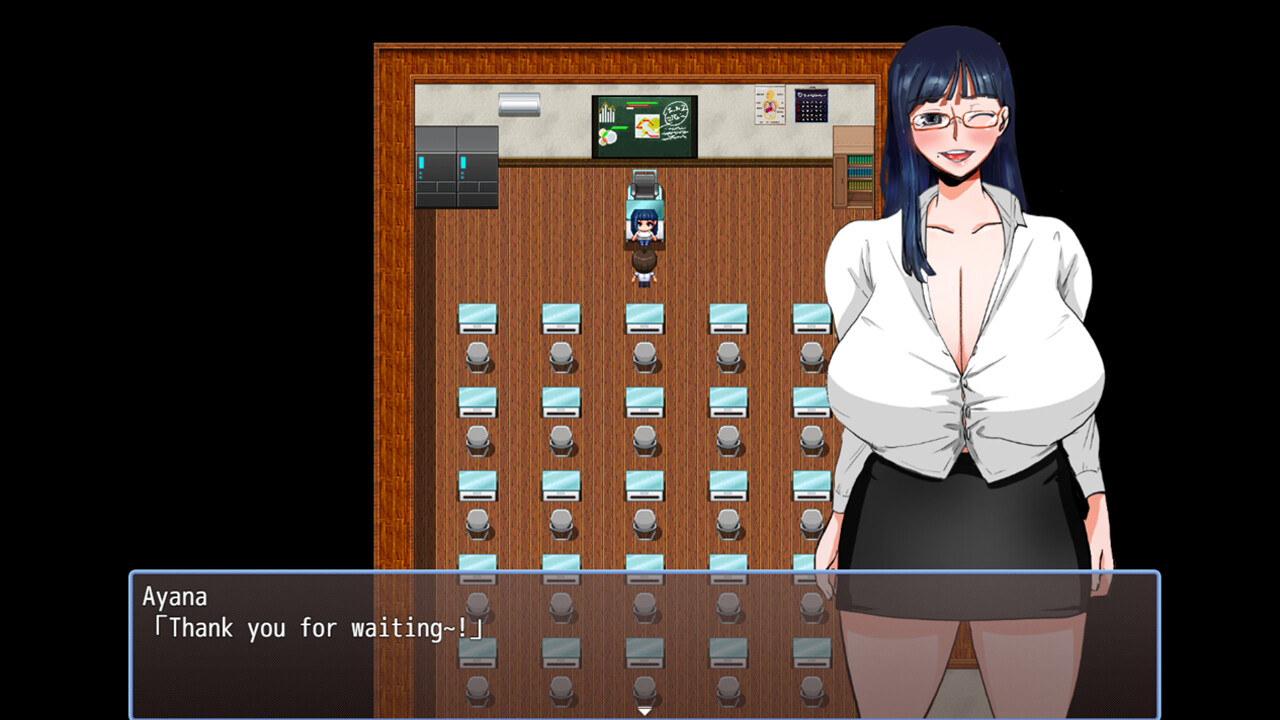Click the Ayana name label in the dialogue box
Screen dimensions: 1280x720
click(x=178, y=596)
